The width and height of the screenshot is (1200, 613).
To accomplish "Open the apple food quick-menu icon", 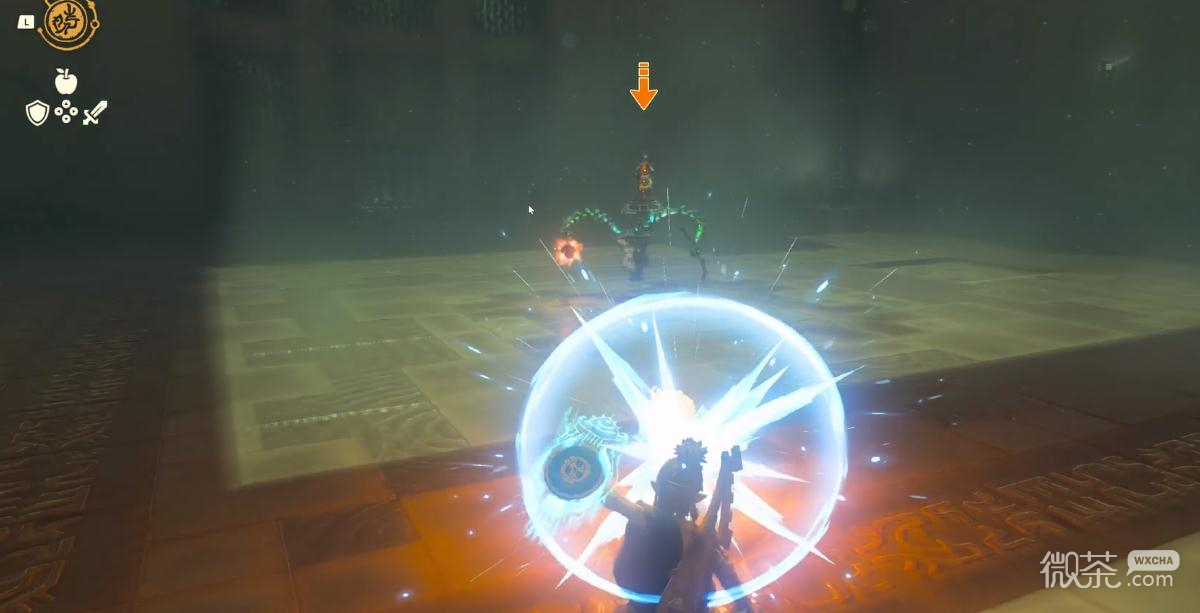I will coord(66,81).
